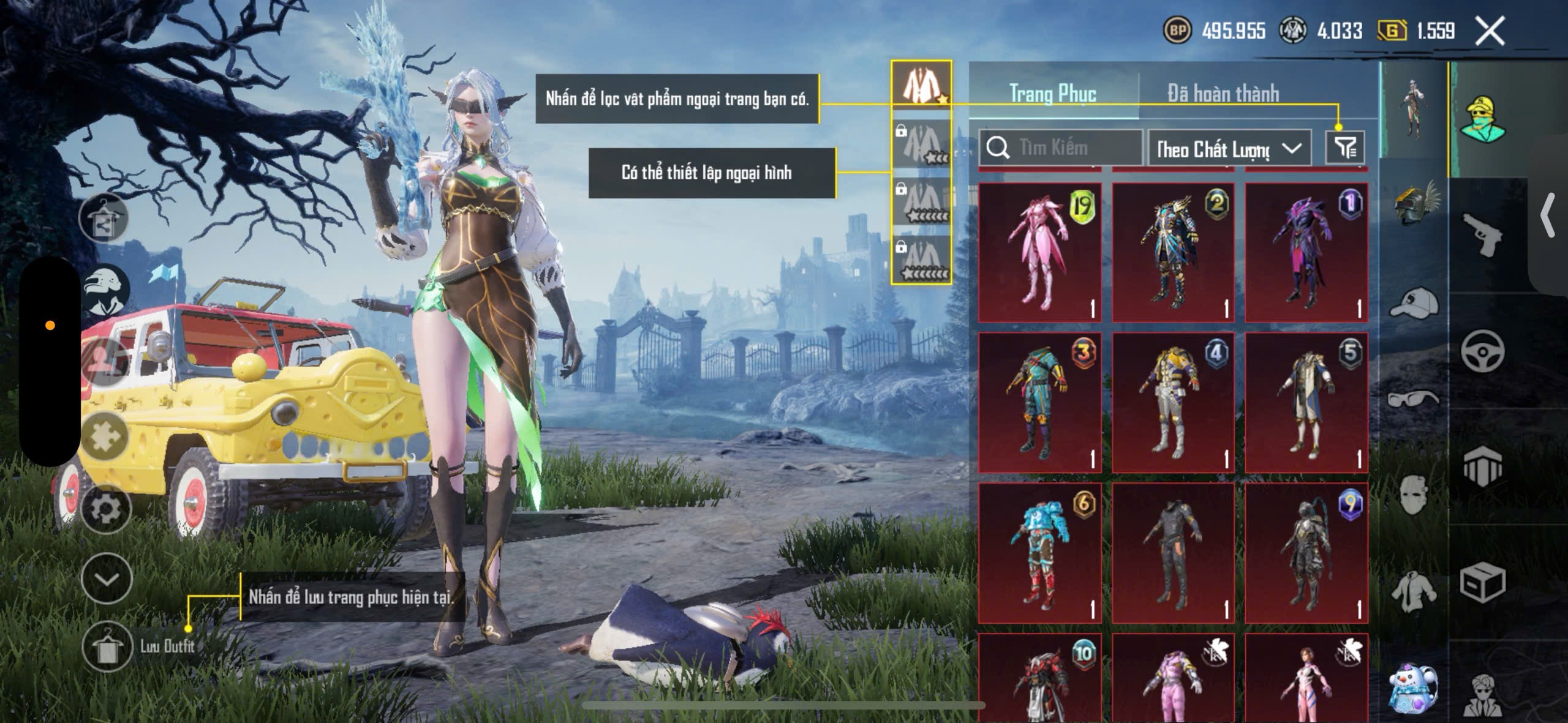Image resolution: width=1568 pixels, height=723 pixels.
Task: Toggle the owned items filter funnel icon
Action: pos(1345,148)
